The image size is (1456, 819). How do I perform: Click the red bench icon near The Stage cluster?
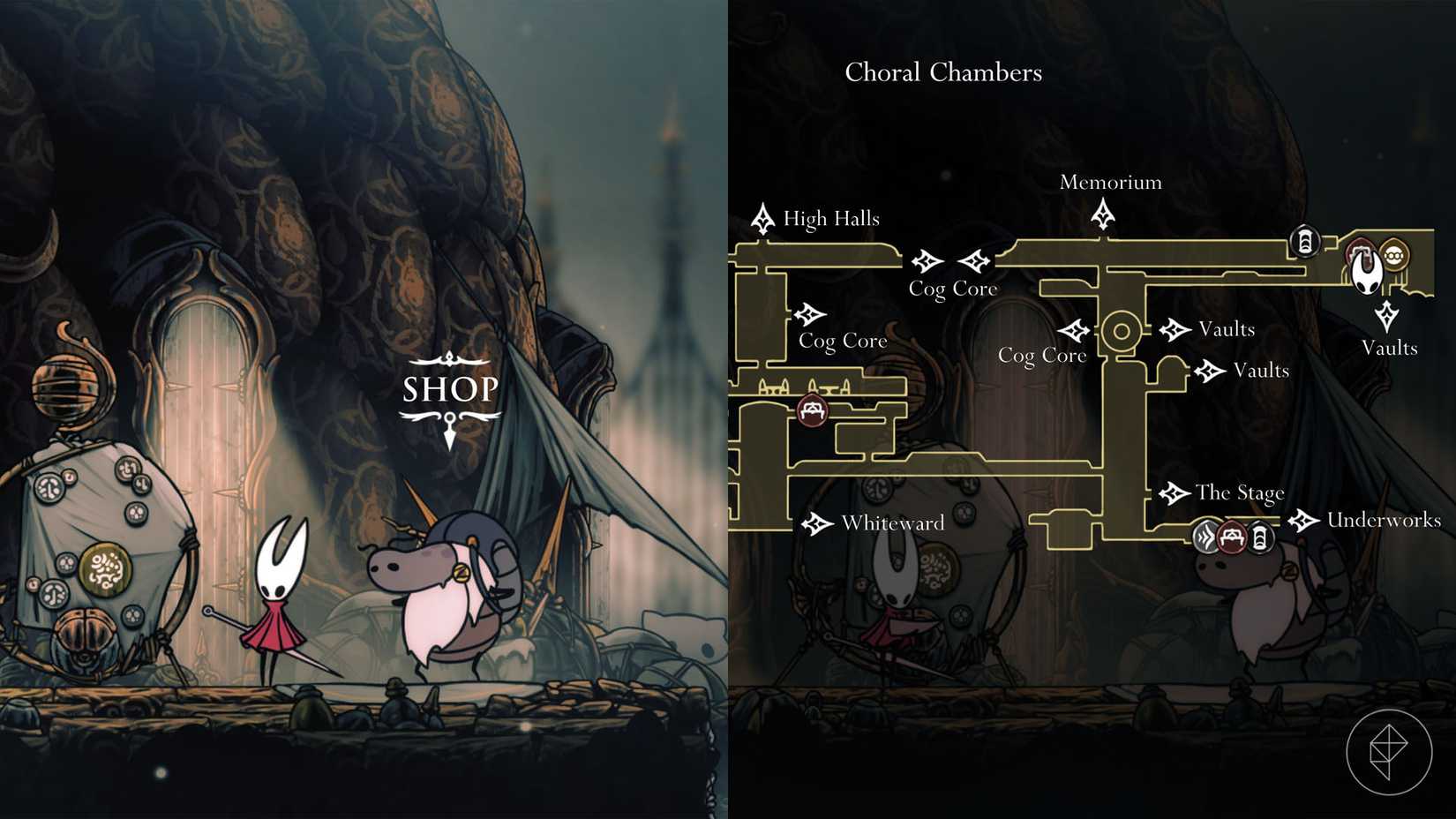coord(1232,537)
